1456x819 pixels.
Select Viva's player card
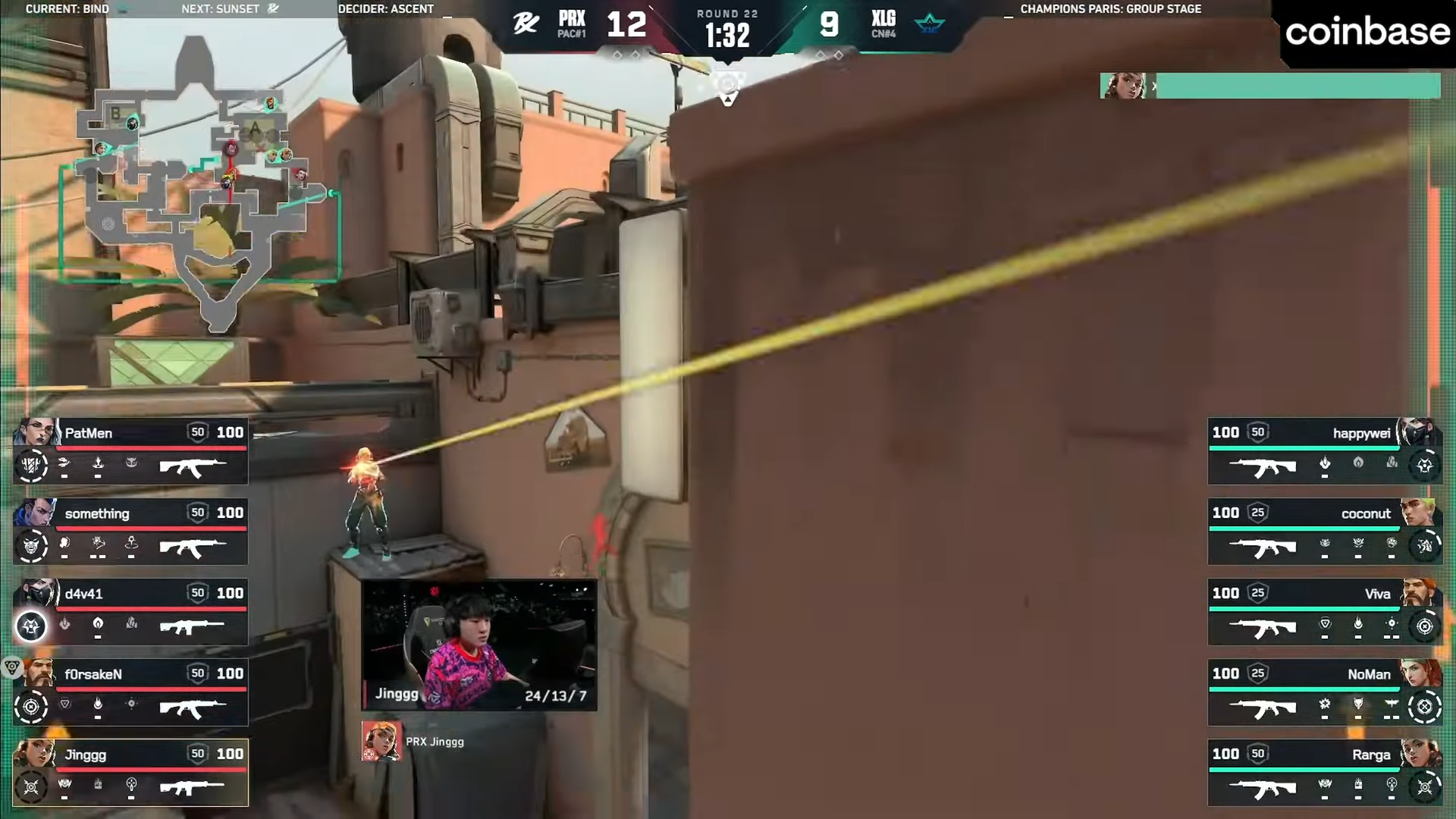(x=1323, y=612)
